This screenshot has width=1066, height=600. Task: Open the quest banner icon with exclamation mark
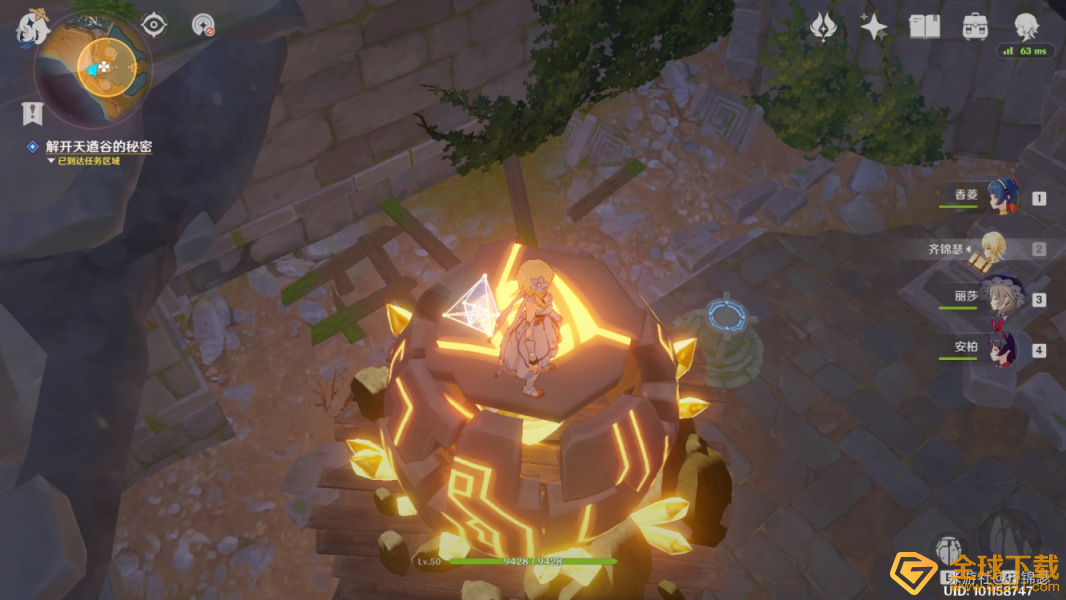coord(32,112)
